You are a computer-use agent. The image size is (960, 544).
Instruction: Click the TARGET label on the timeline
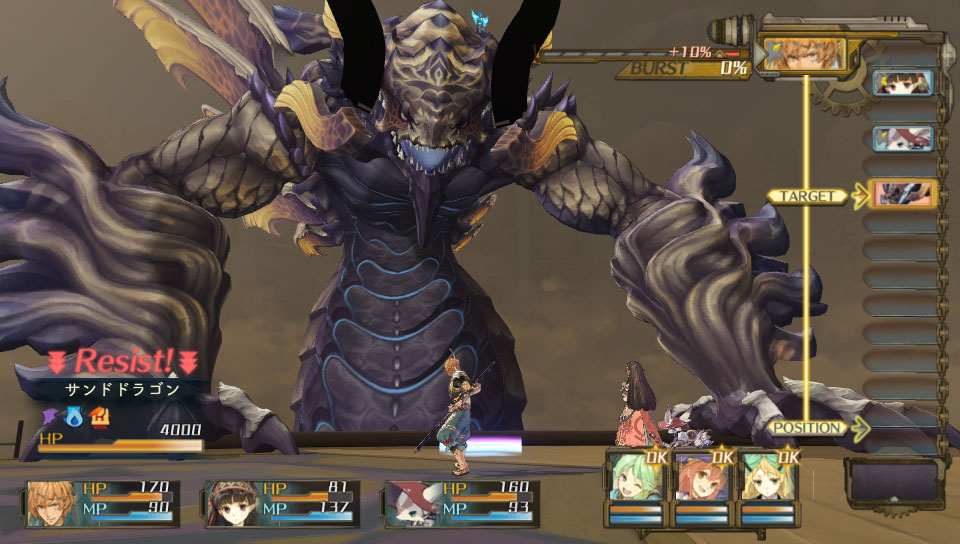[x=806, y=196]
